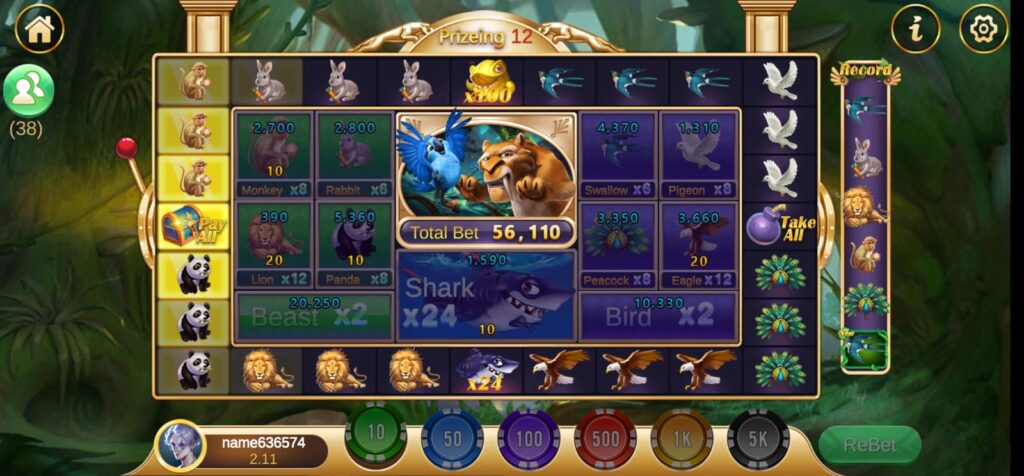The width and height of the screenshot is (1024, 476).
Task: Bet on the Swallow x6 tile
Action: click(618, 155)
